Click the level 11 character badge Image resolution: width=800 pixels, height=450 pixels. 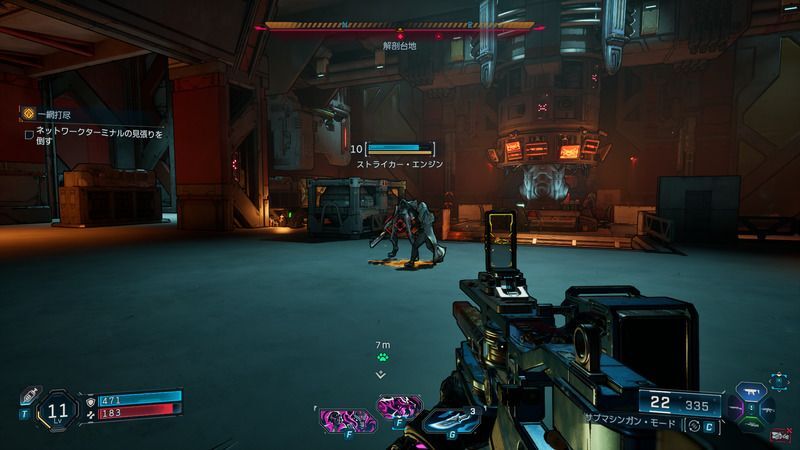59,408
